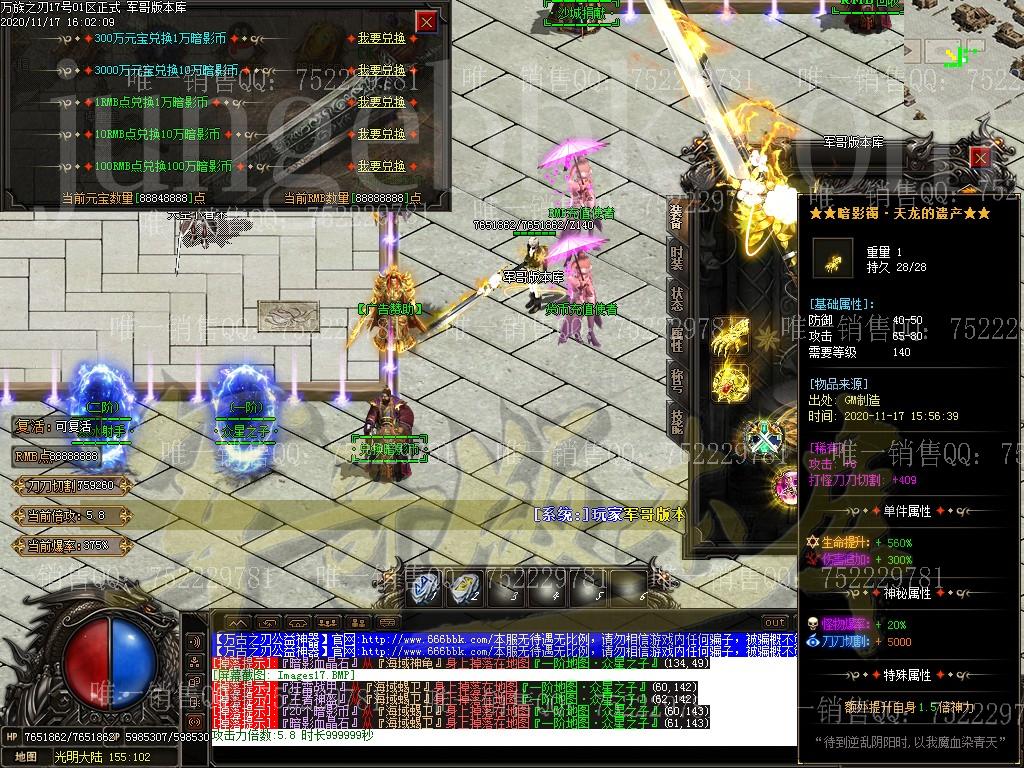
Task: Switch to the 装备 tab
Action: [x=677, y=217]
